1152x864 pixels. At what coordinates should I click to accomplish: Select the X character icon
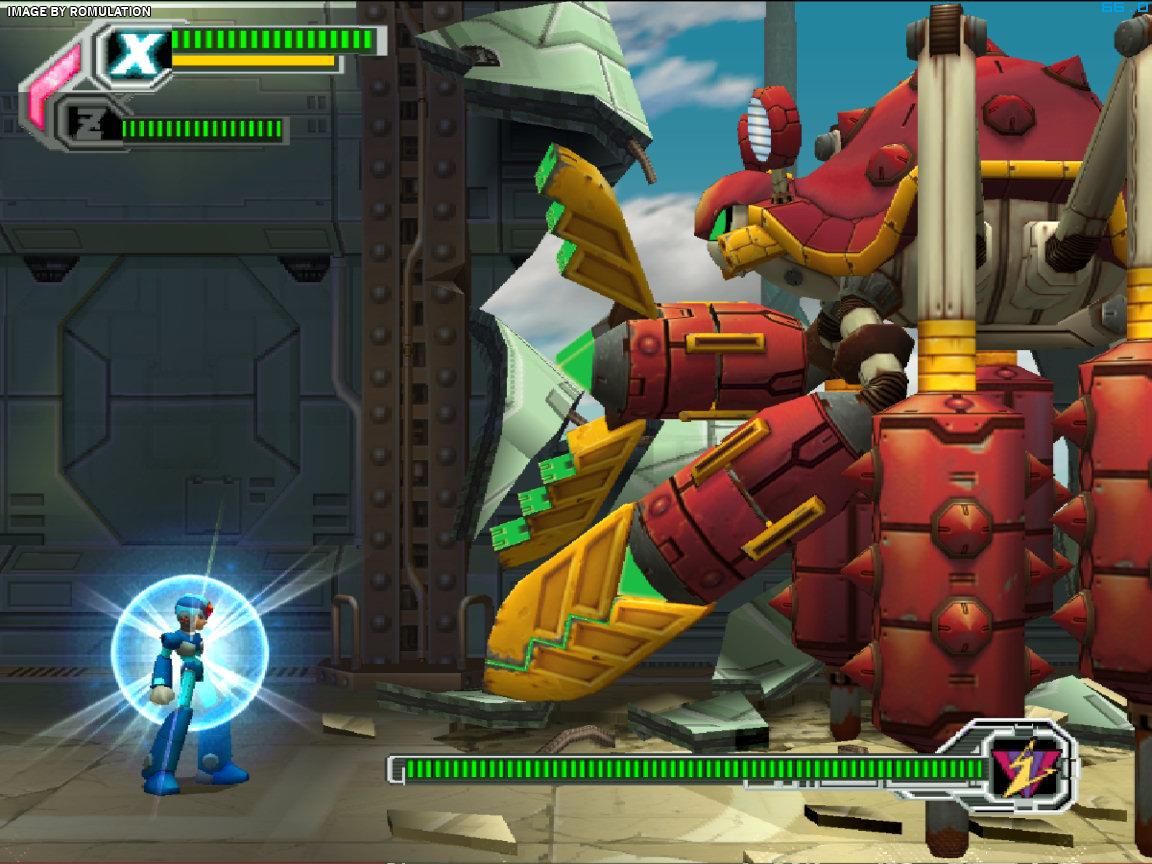(137, 54)
